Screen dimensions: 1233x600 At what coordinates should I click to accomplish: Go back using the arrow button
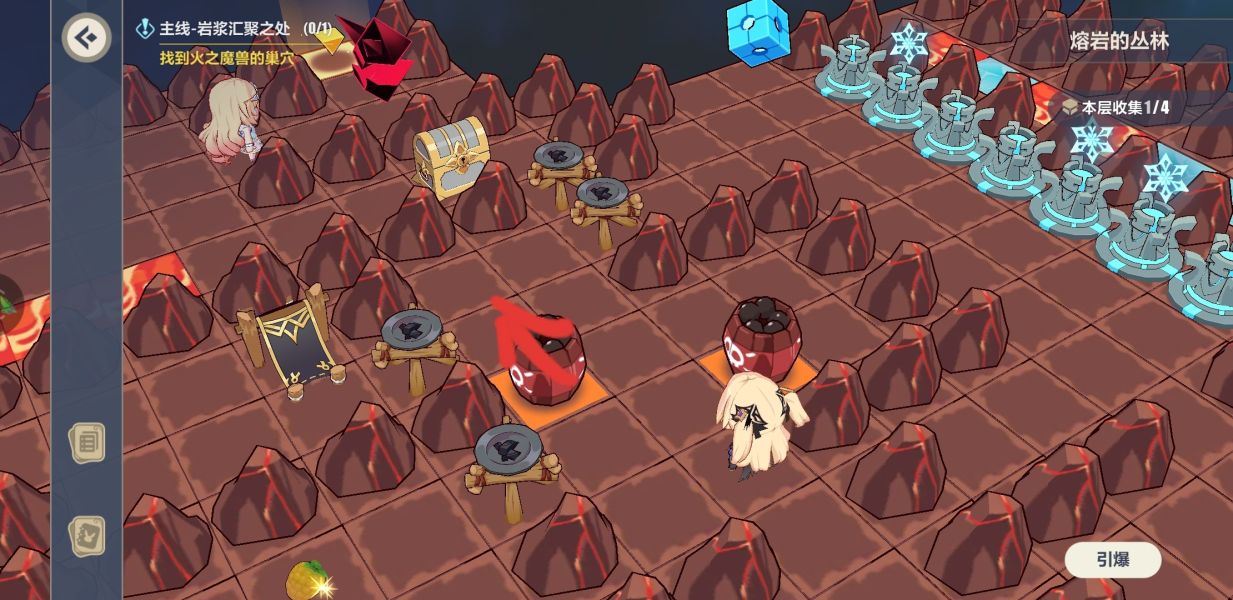coord(87,38)
